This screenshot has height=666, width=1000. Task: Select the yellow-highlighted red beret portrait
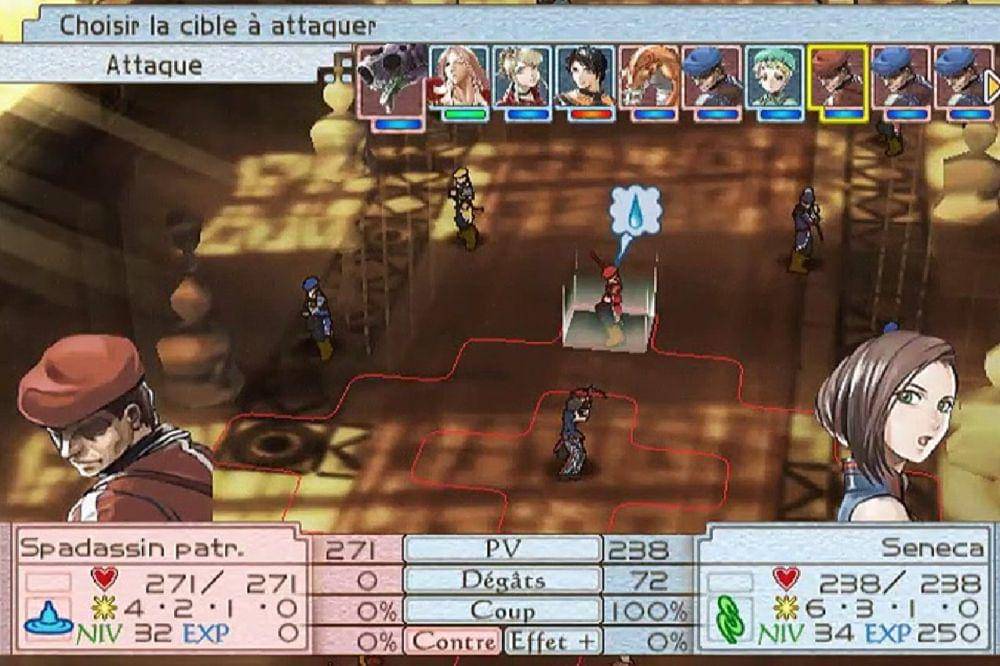pos(837,77)
